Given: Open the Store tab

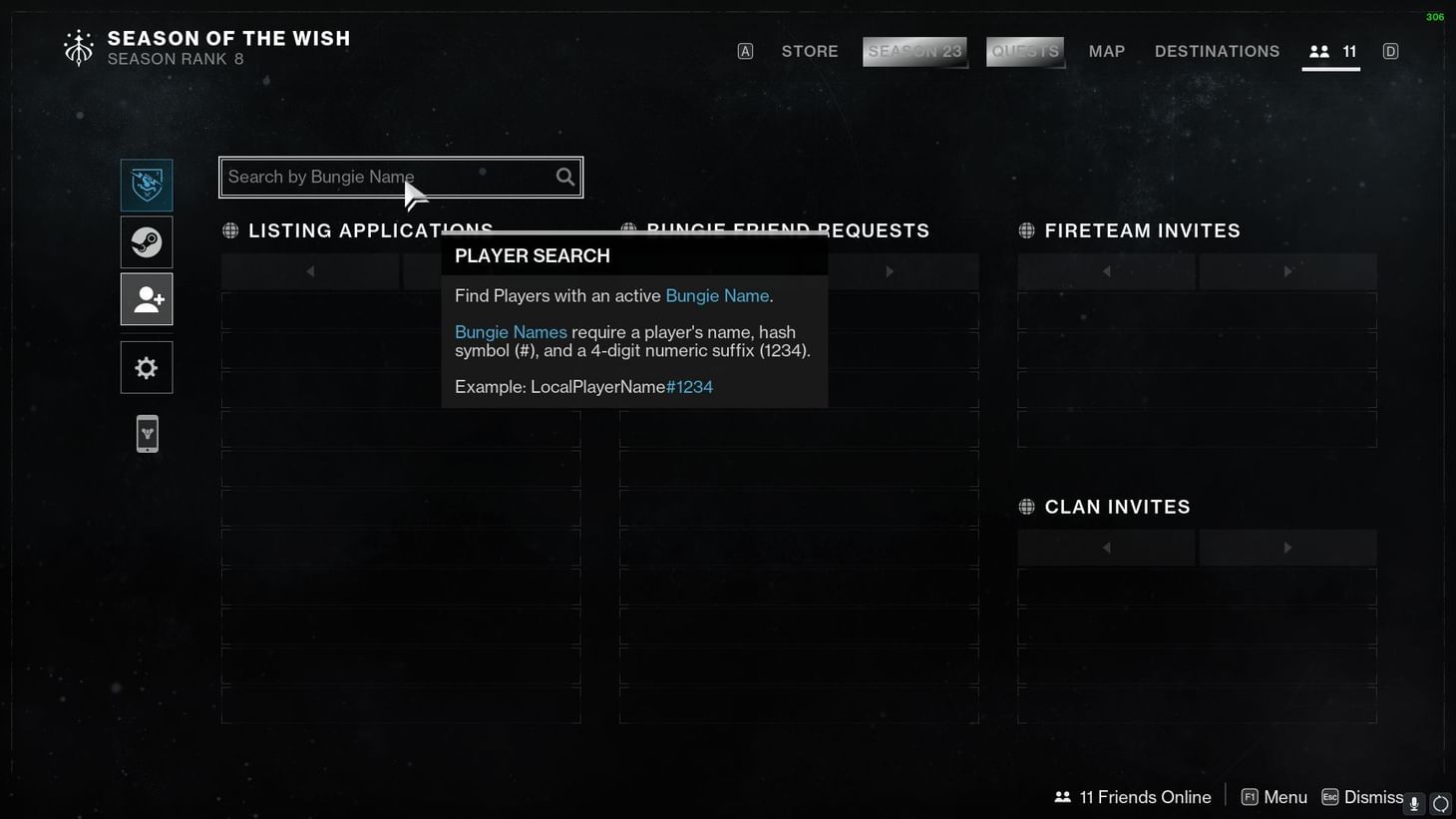Looking at the screenshot, I should click(x=810, y=51).
